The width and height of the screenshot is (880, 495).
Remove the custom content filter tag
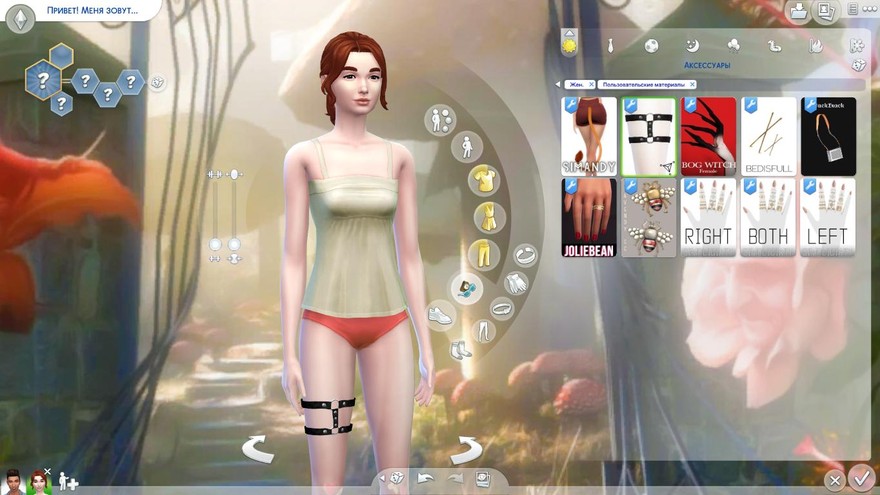[692, 85]
